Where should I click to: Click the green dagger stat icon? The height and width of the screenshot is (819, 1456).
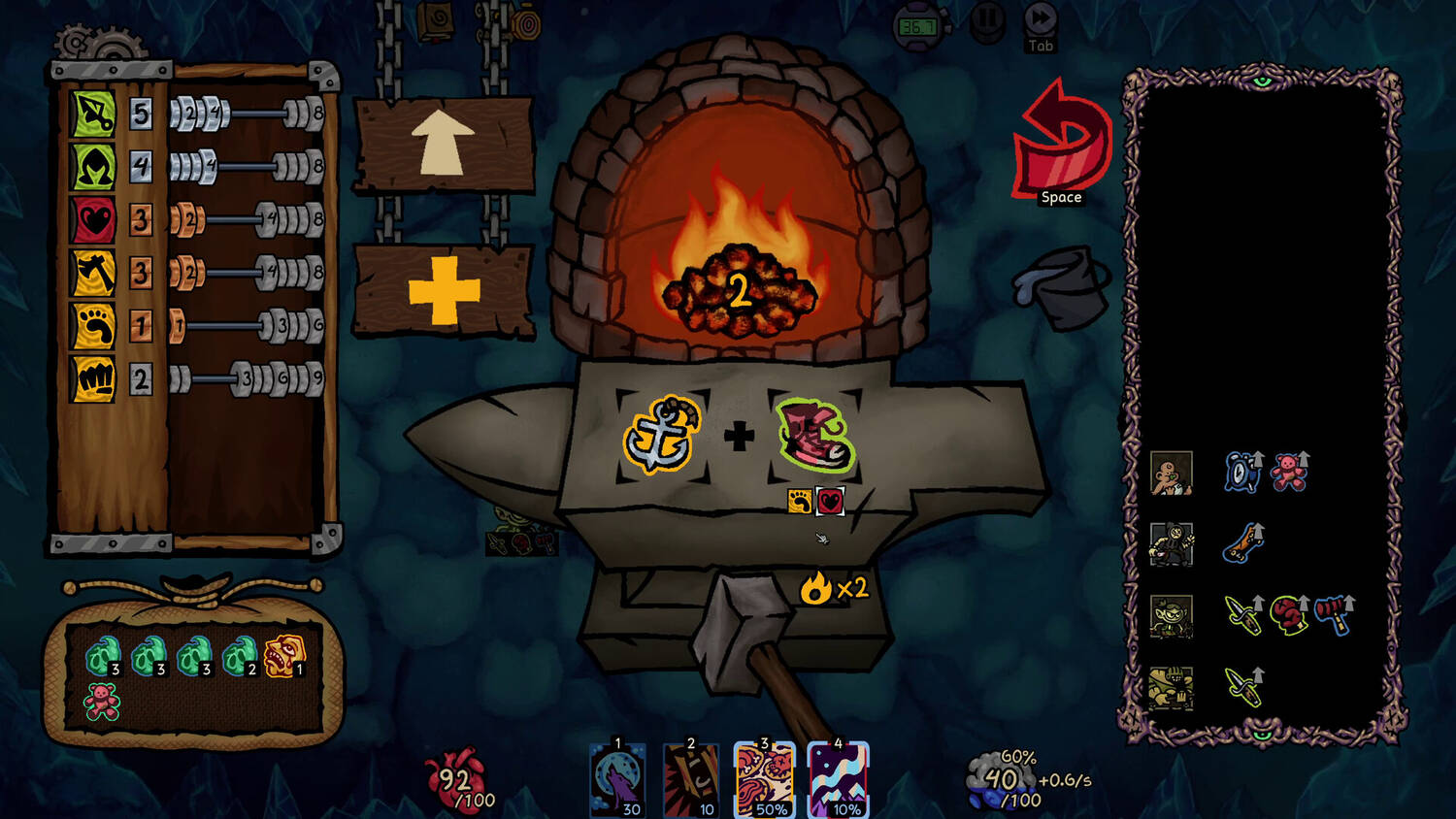(94, 115)
